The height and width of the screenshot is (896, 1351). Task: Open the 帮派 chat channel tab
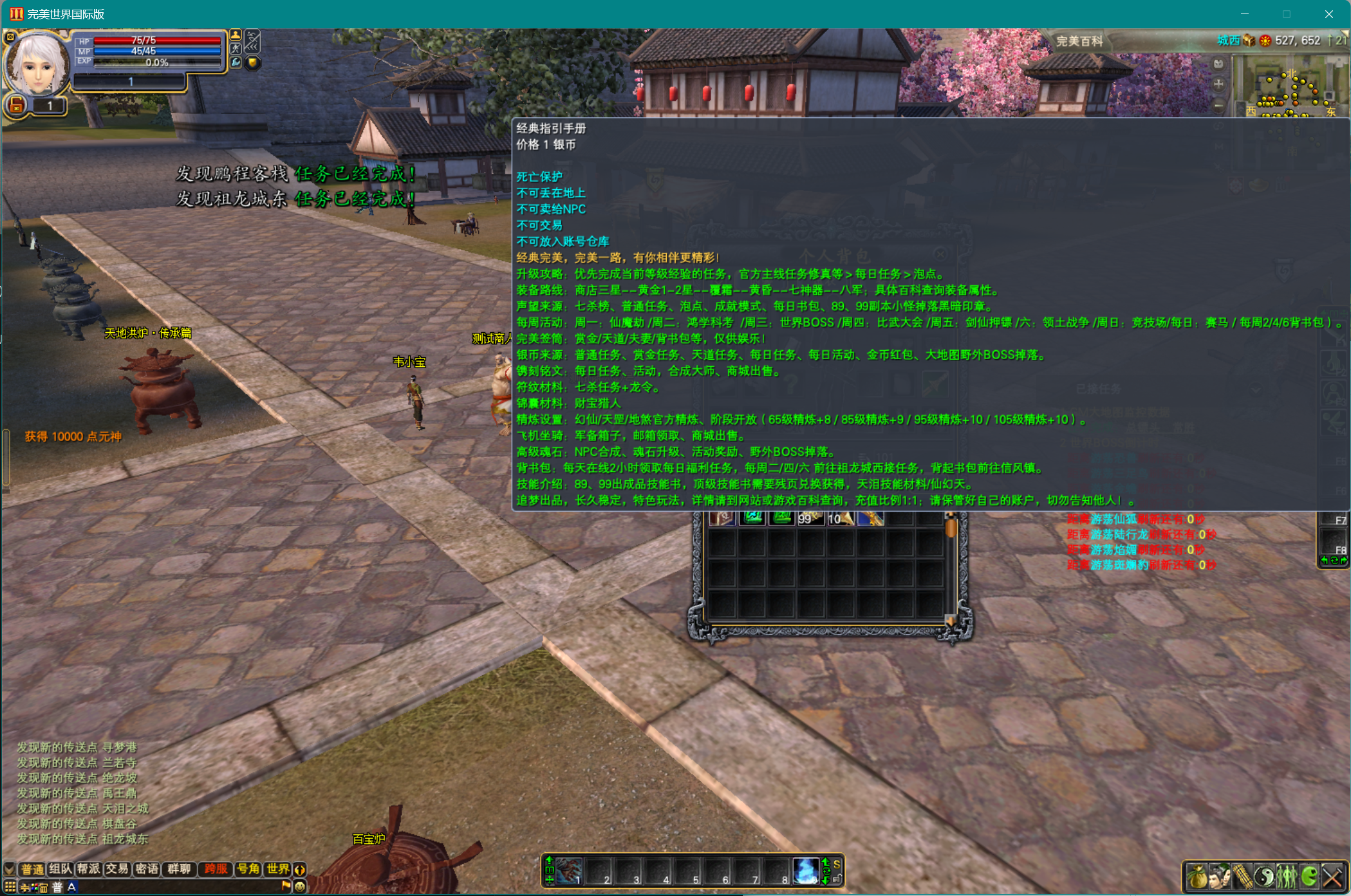coord(89,869)
